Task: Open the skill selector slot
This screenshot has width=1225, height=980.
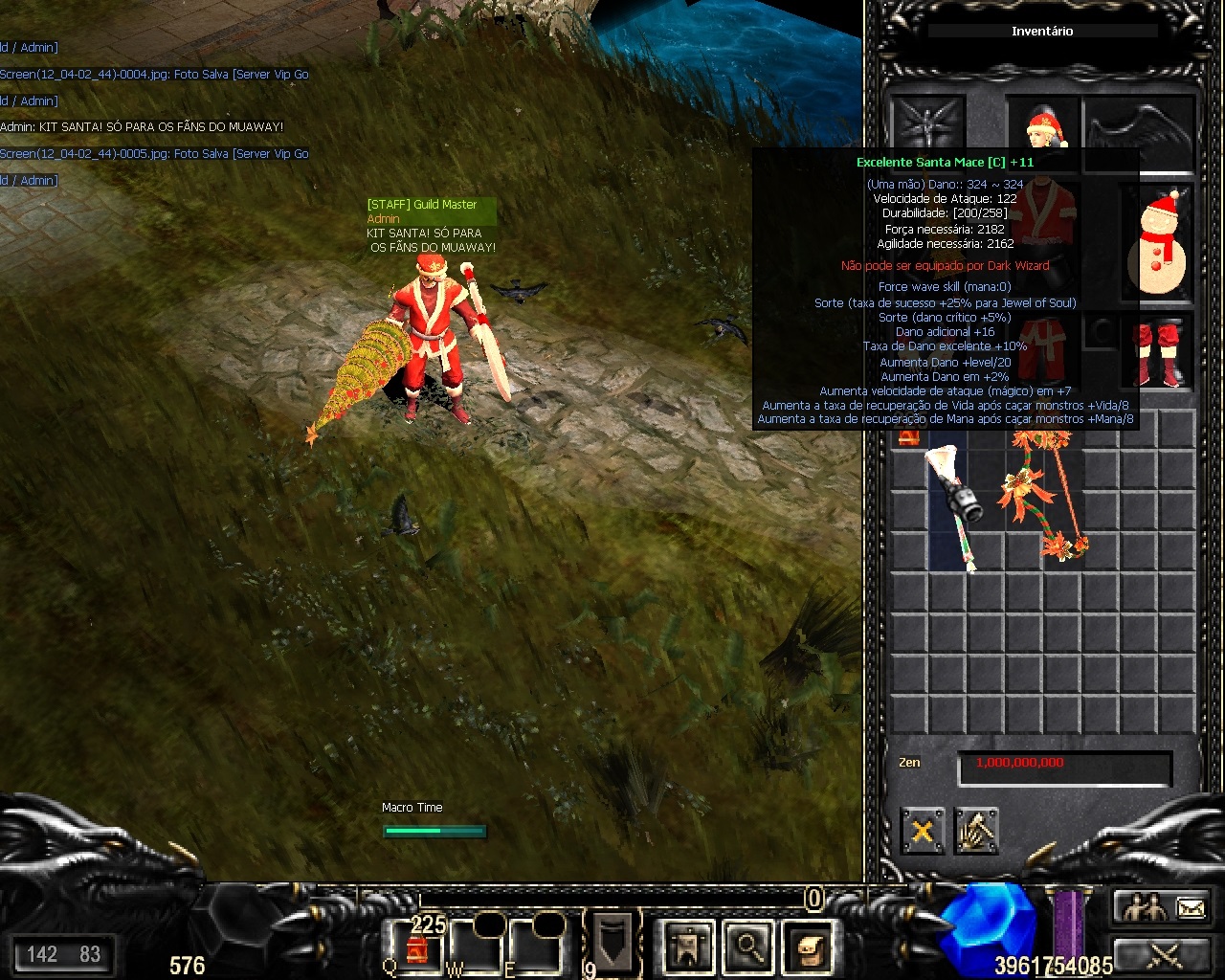Action: coord(612,941)
